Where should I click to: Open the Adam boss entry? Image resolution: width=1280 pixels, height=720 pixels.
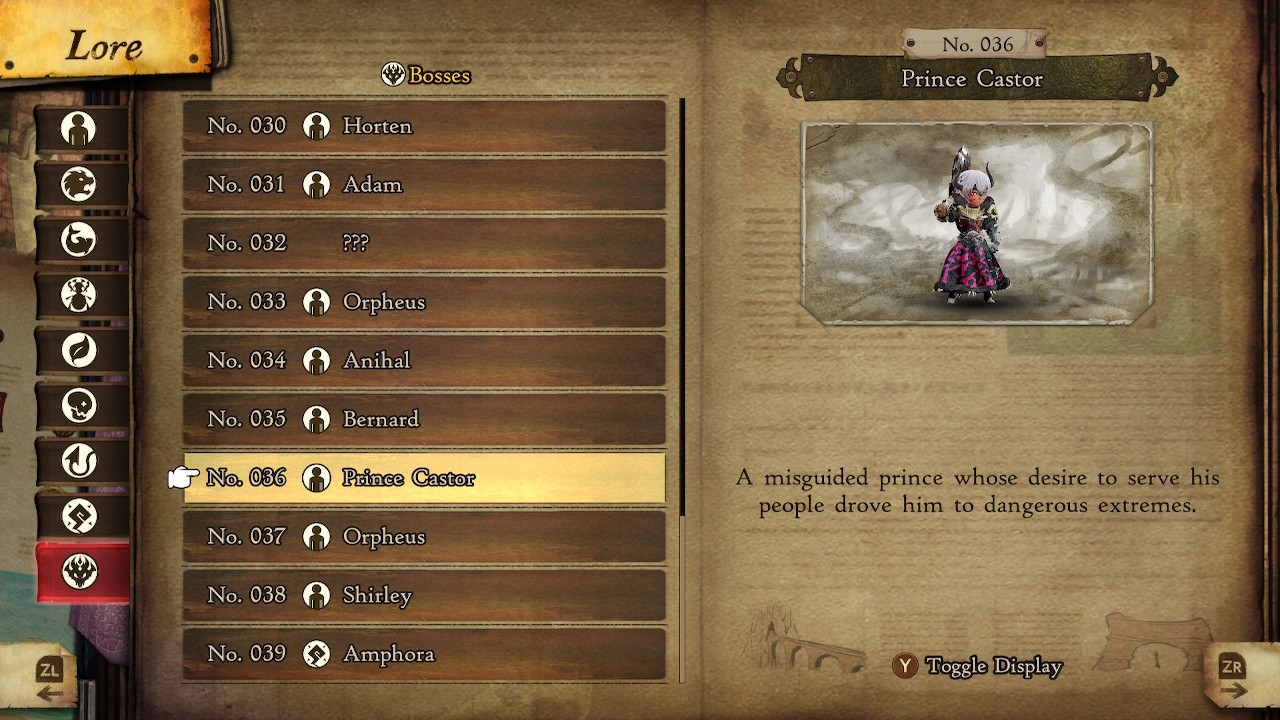tap(424, 185)
